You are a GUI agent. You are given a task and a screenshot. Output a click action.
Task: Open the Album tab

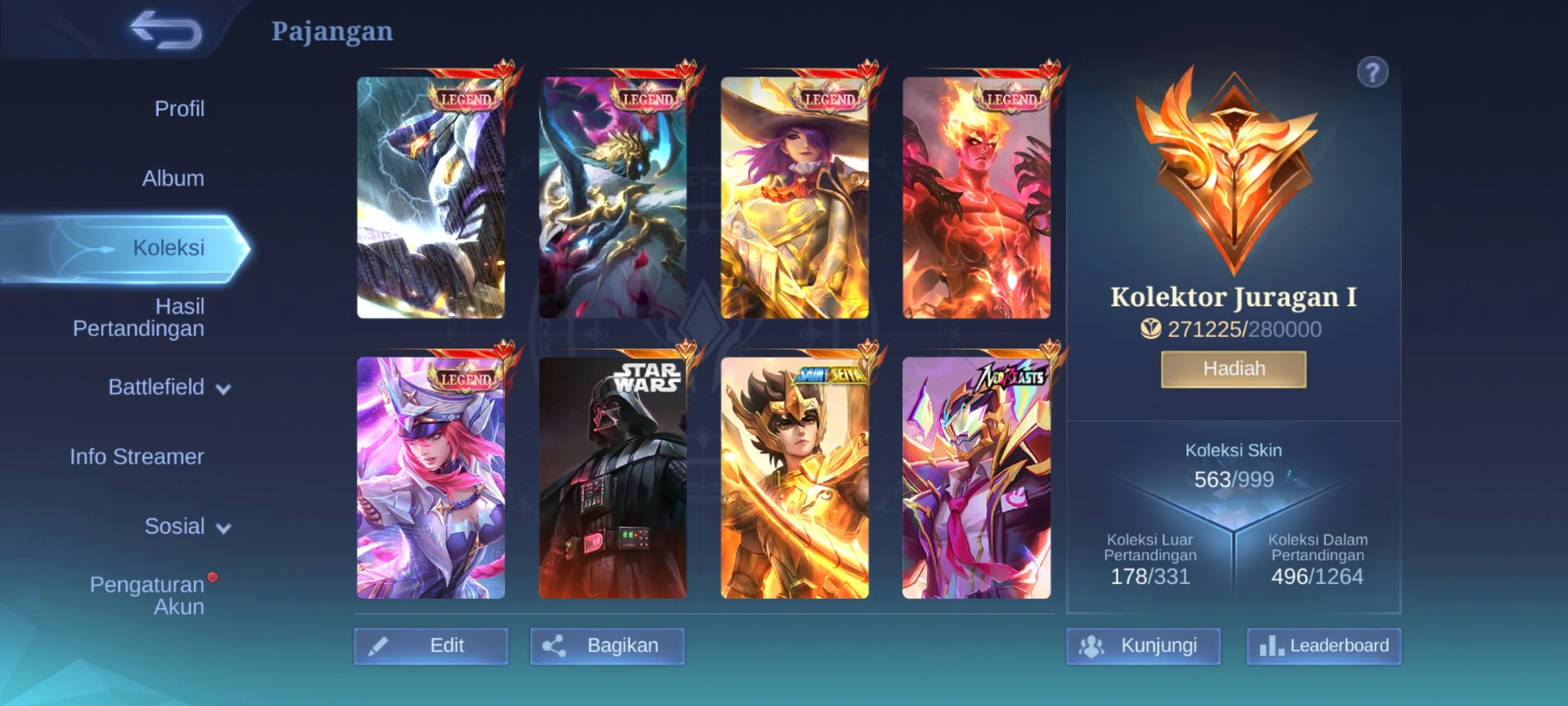tap(173, 178)
